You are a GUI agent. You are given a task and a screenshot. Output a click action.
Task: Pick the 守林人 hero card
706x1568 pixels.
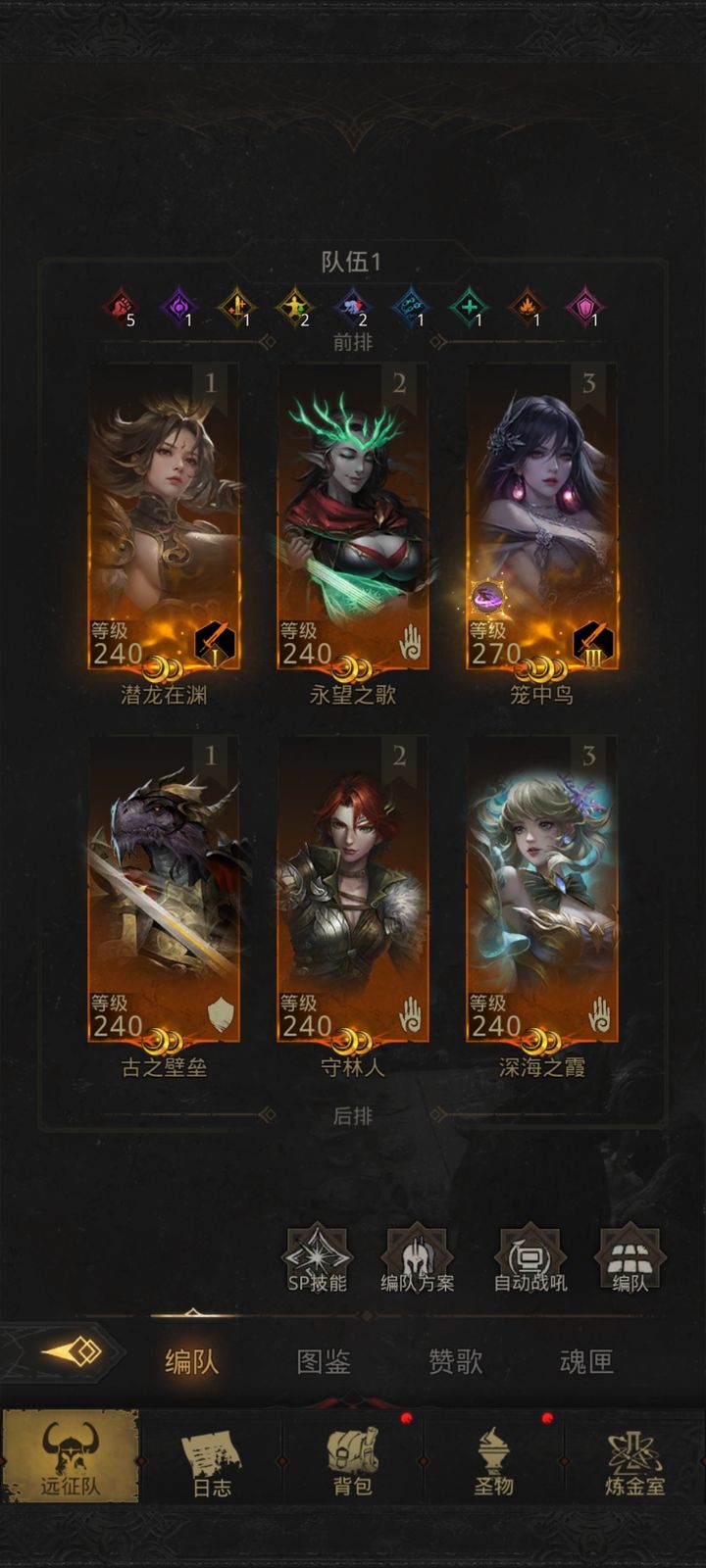[353, 890]
